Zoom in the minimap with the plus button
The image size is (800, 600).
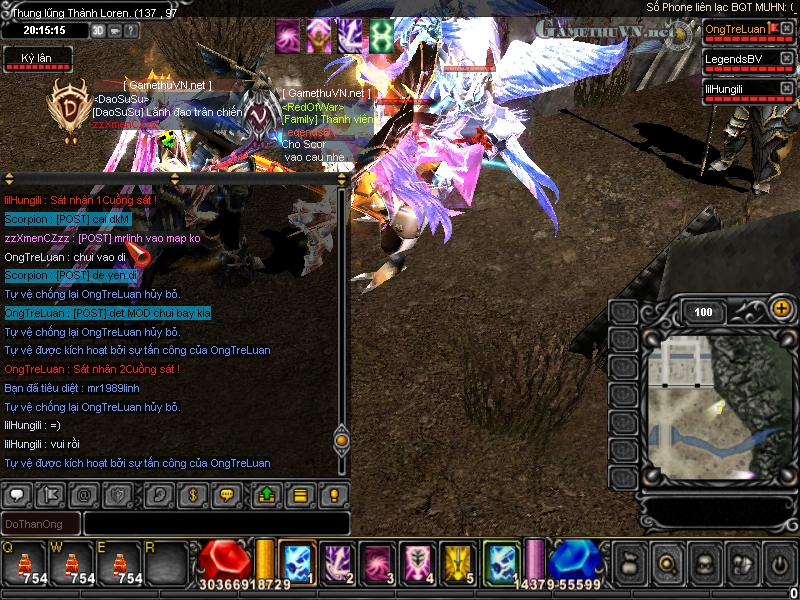pos(781,309)
